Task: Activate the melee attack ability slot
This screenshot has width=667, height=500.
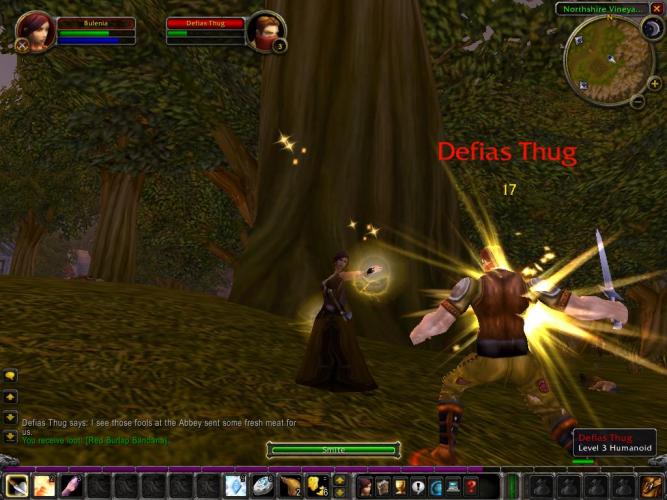Action: click(x=16, y=486)
